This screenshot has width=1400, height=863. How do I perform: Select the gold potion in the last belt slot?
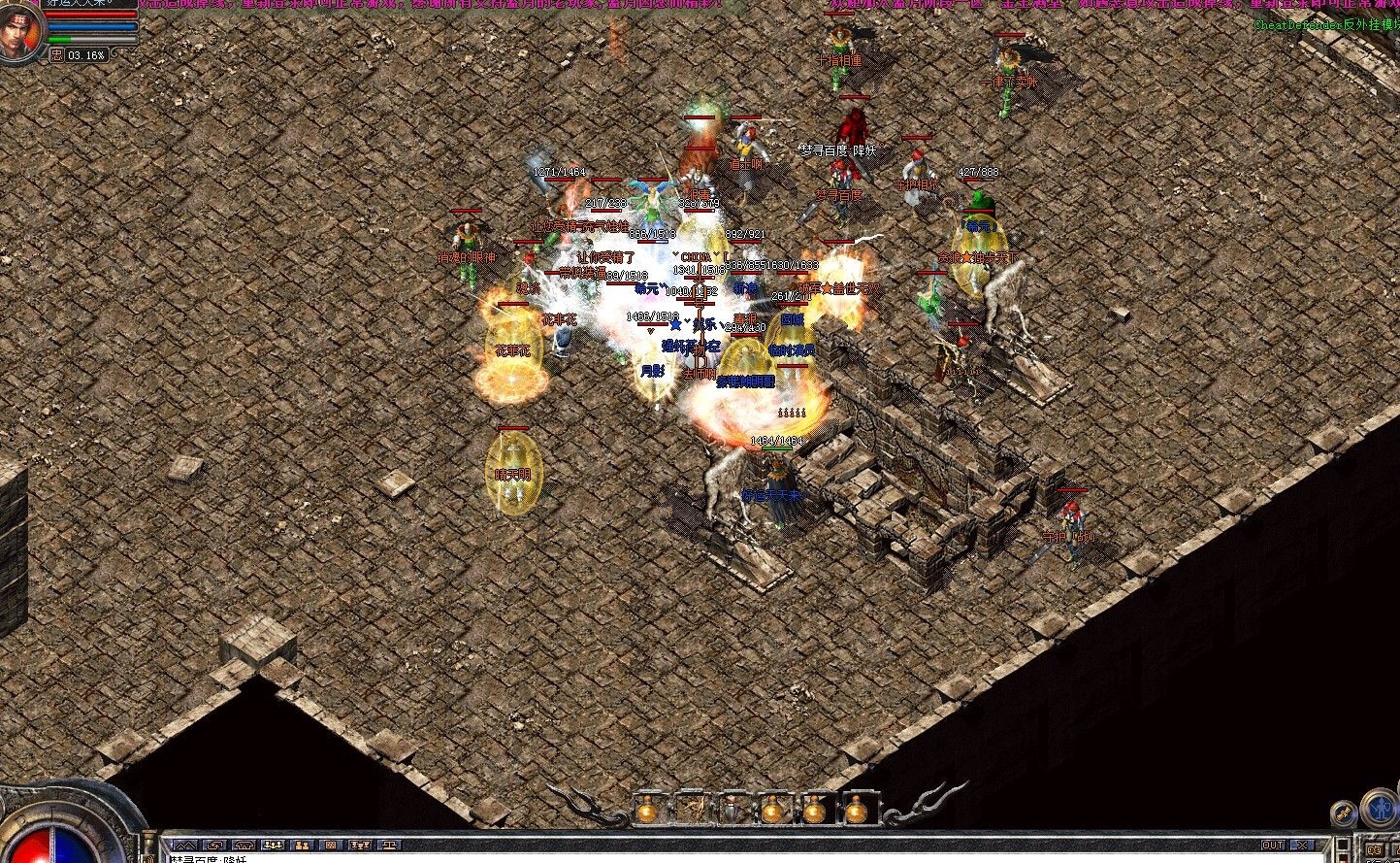[x=857, y=811]
